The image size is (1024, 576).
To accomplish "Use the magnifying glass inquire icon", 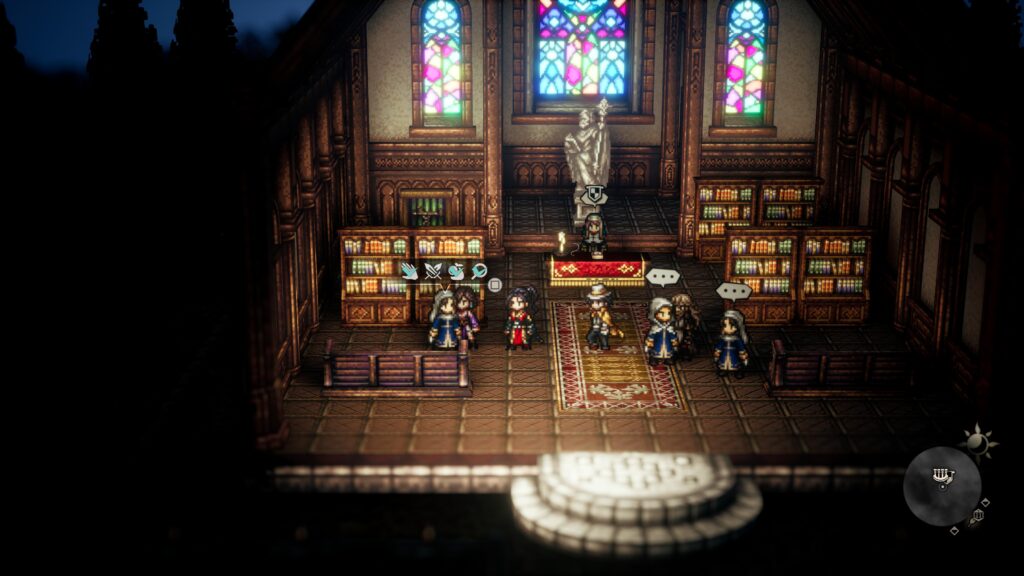I will 479,270.
